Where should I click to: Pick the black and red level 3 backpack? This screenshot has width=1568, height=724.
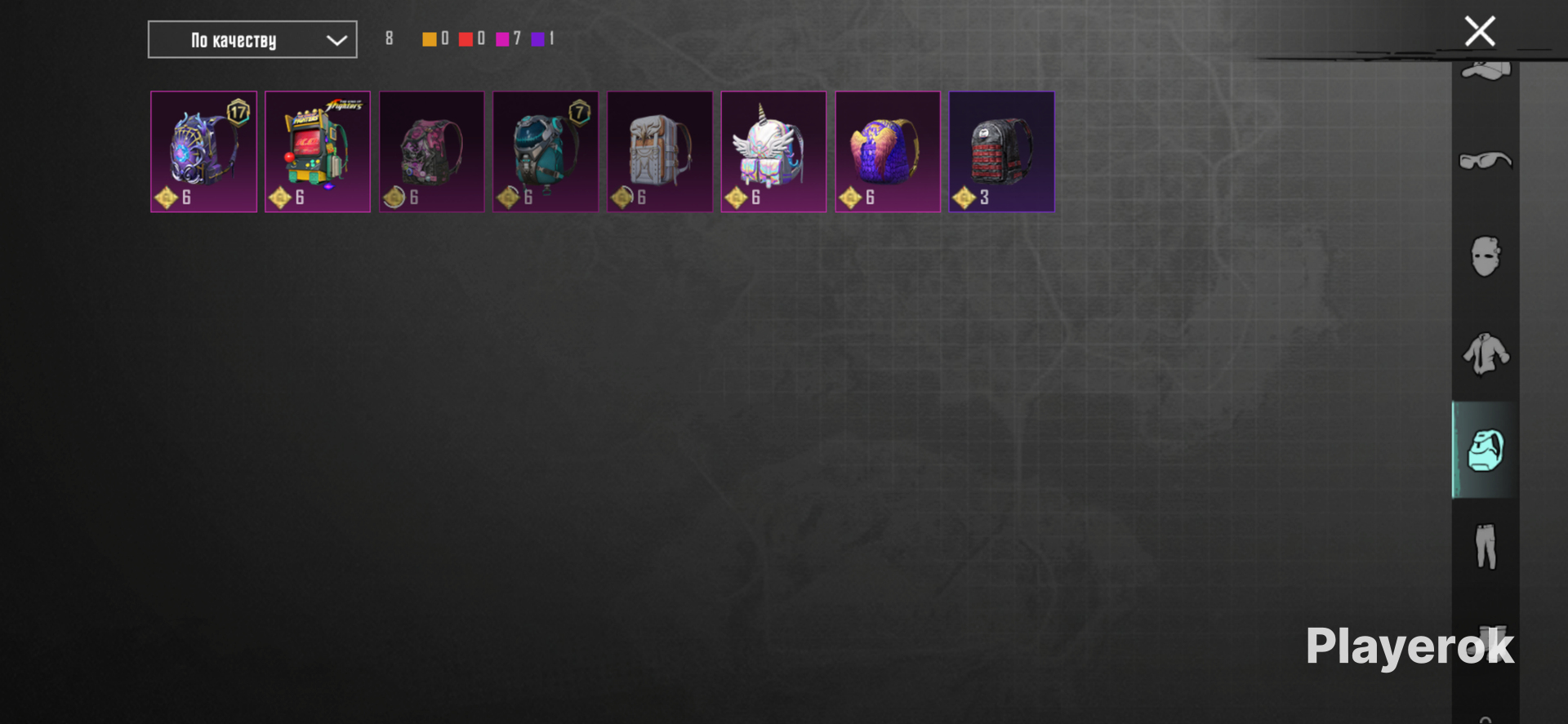click(x=1002, y=152)
